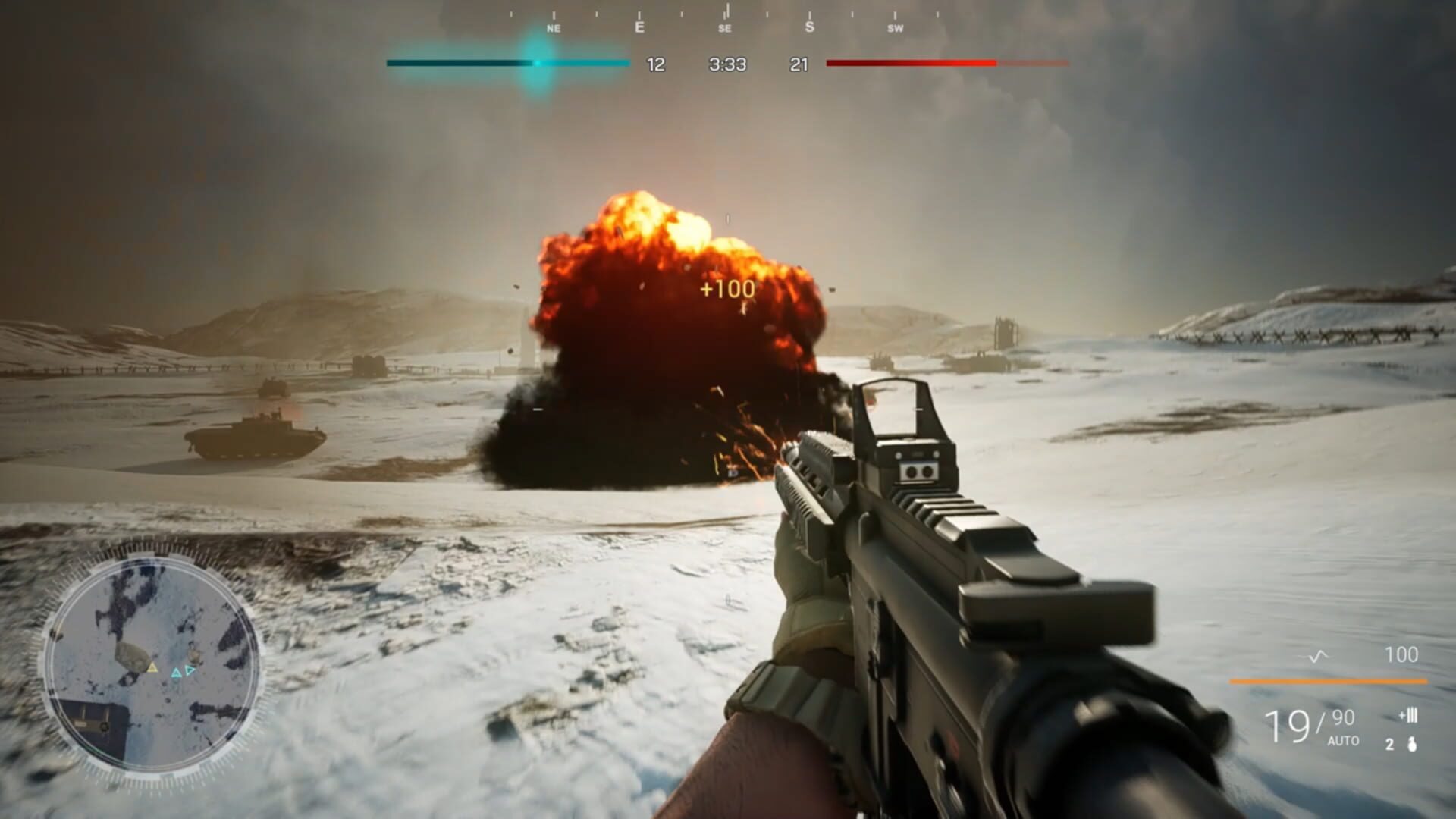
Task: Select the cyan teammate arrow on the minimap
Action: pos(177,673)
